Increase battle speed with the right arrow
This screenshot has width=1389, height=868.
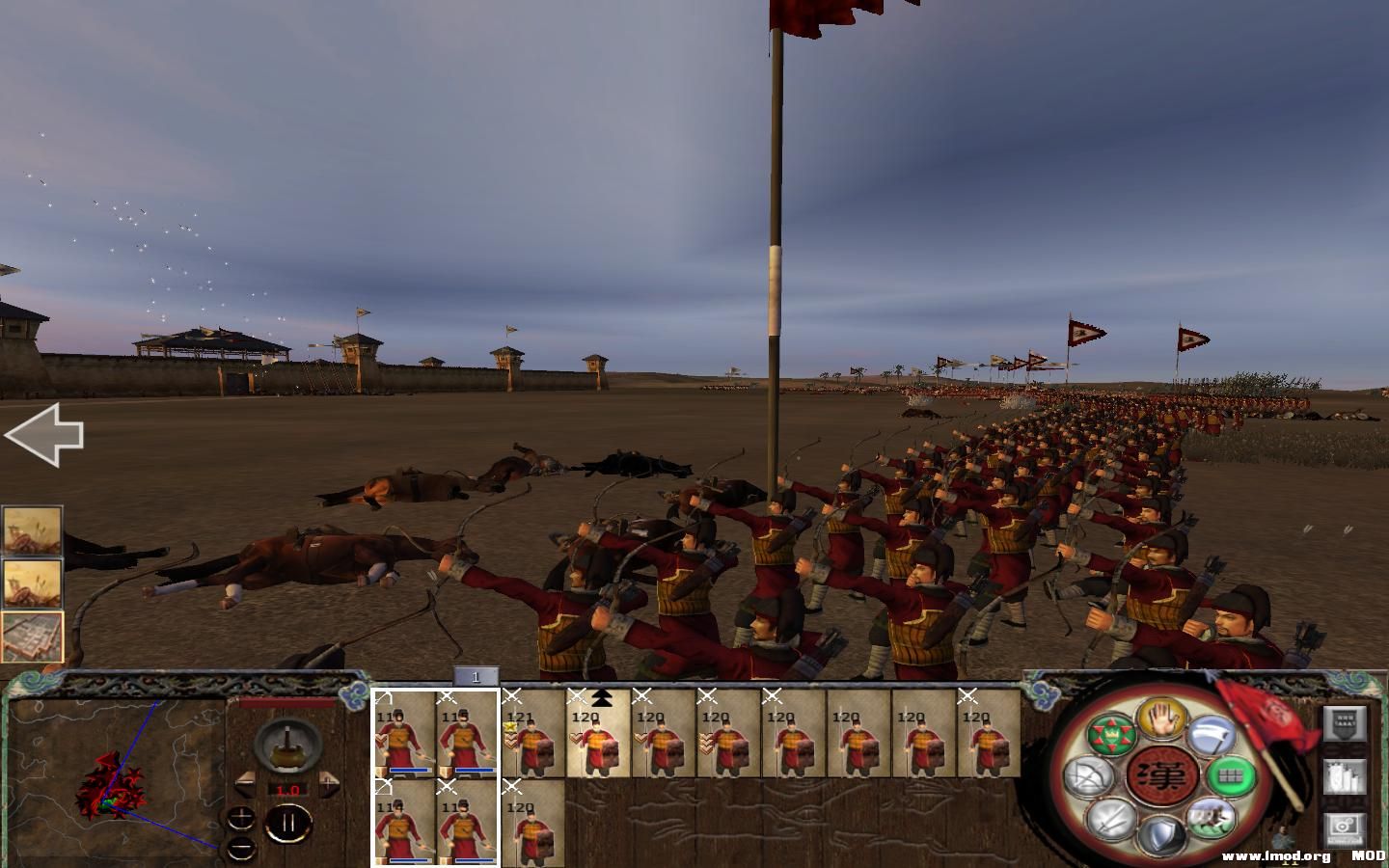330,783
